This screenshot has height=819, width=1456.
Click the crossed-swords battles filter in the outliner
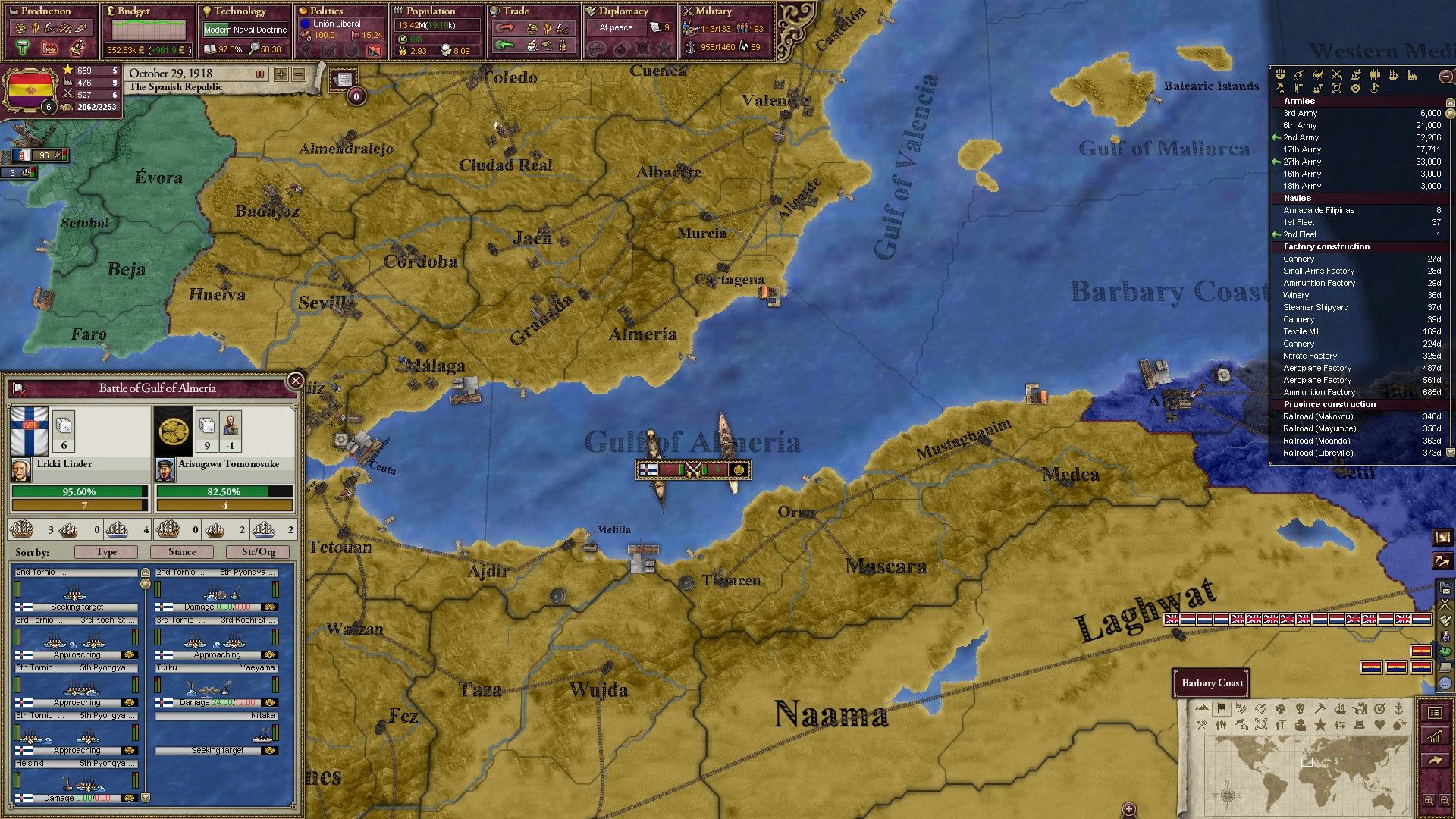click(x=1337, y=75)
